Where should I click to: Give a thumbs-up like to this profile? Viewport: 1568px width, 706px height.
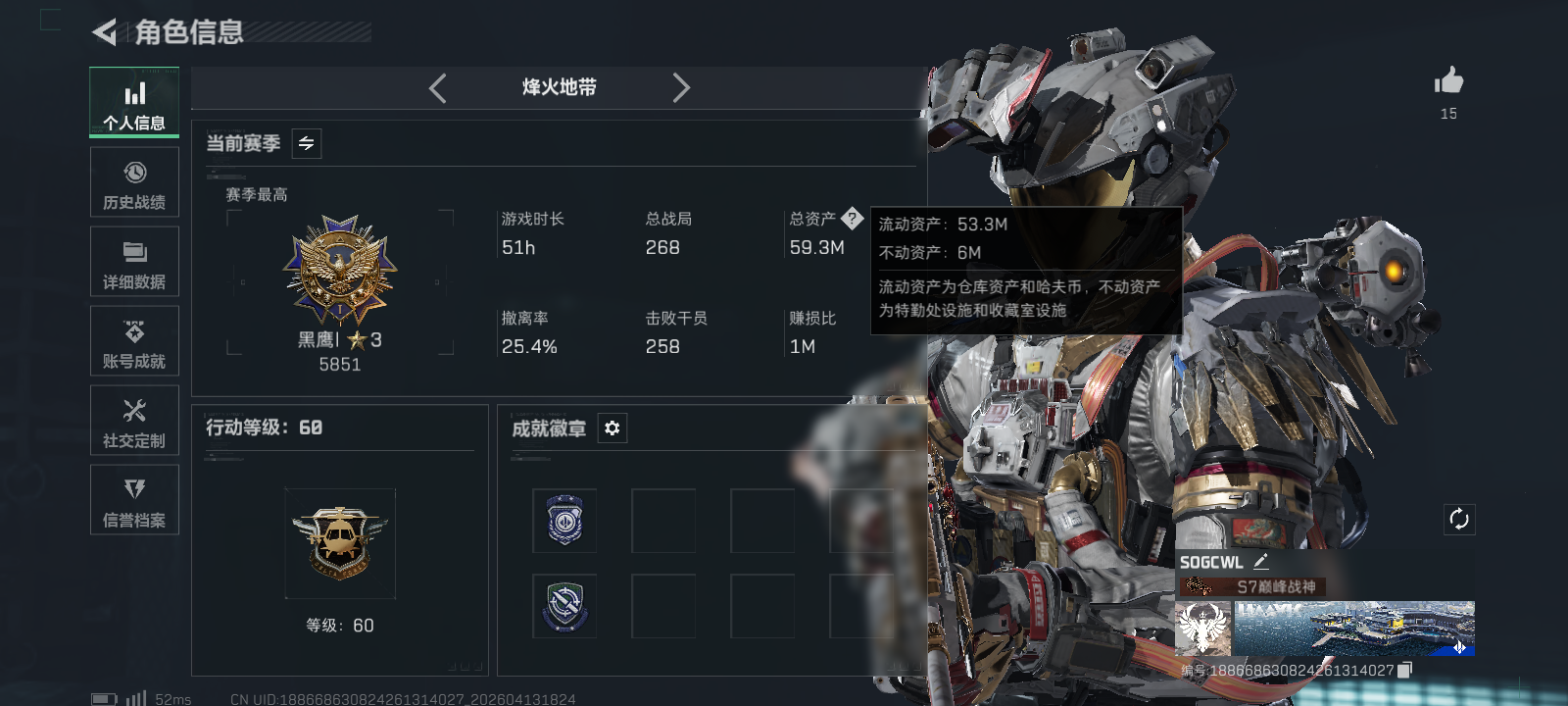point(1448,81)
